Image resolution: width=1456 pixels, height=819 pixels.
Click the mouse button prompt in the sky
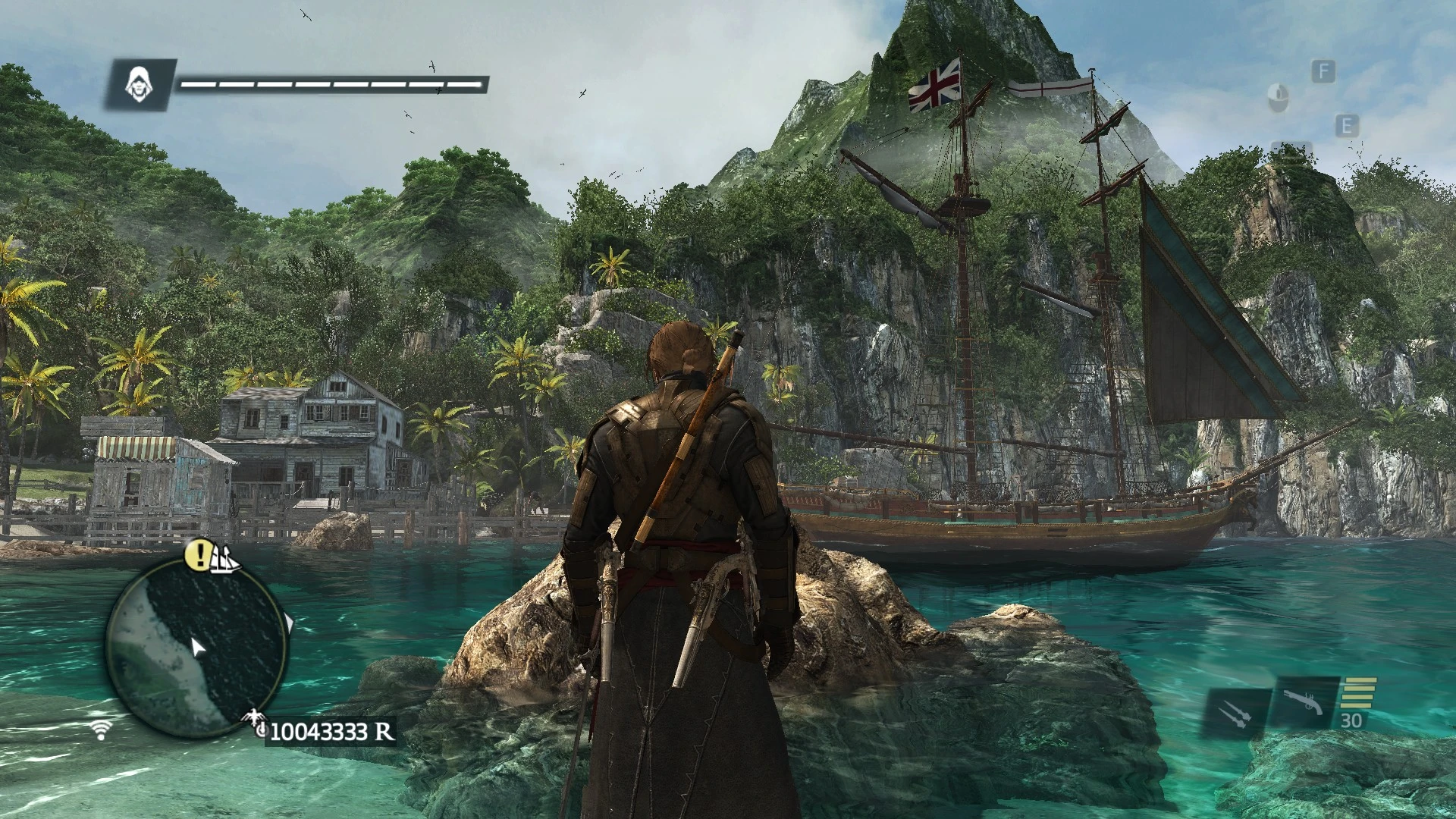pos(1278,97)
